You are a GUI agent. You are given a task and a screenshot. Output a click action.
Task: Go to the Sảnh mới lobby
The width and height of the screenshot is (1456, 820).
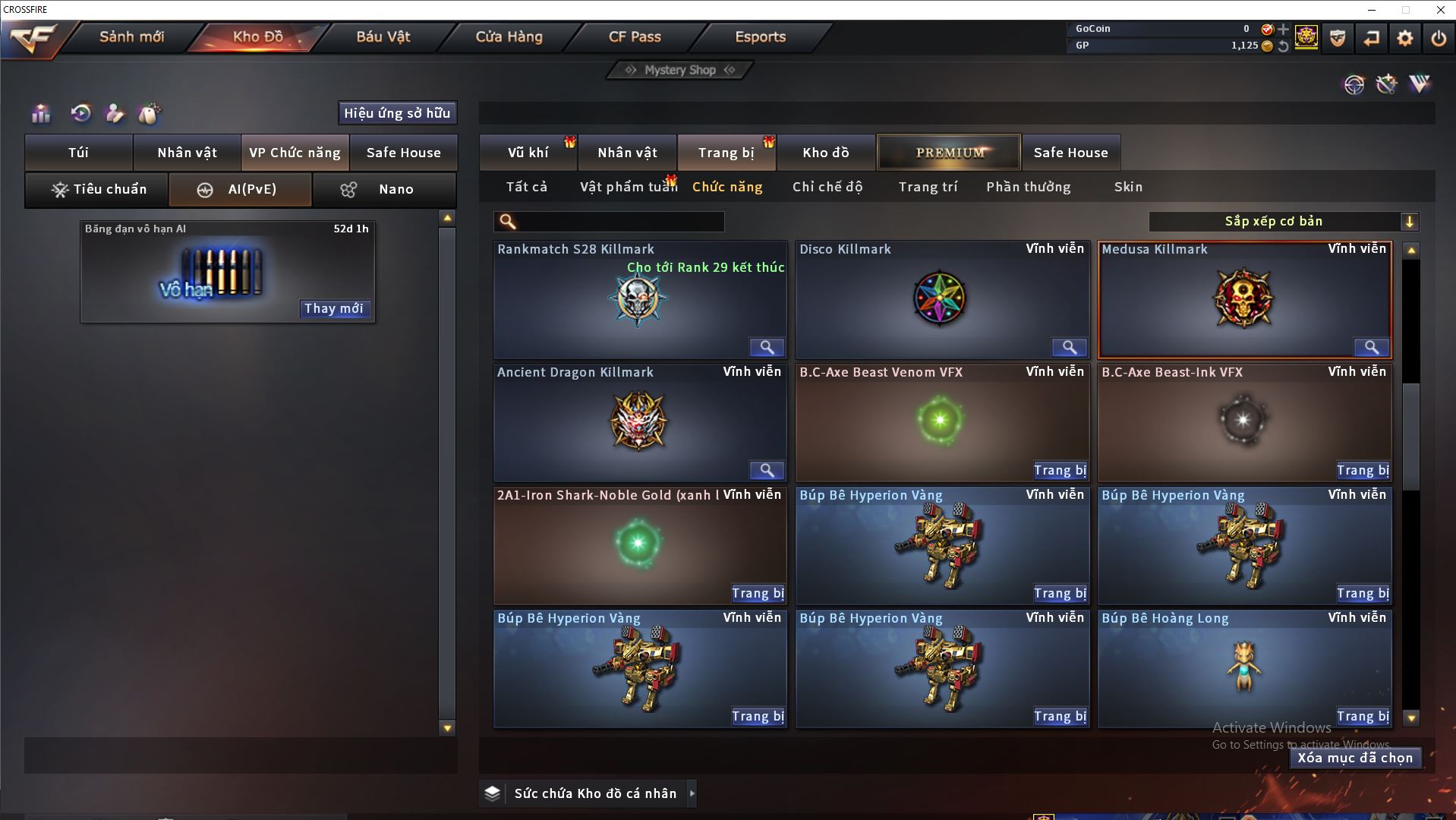tap(131, 37)
